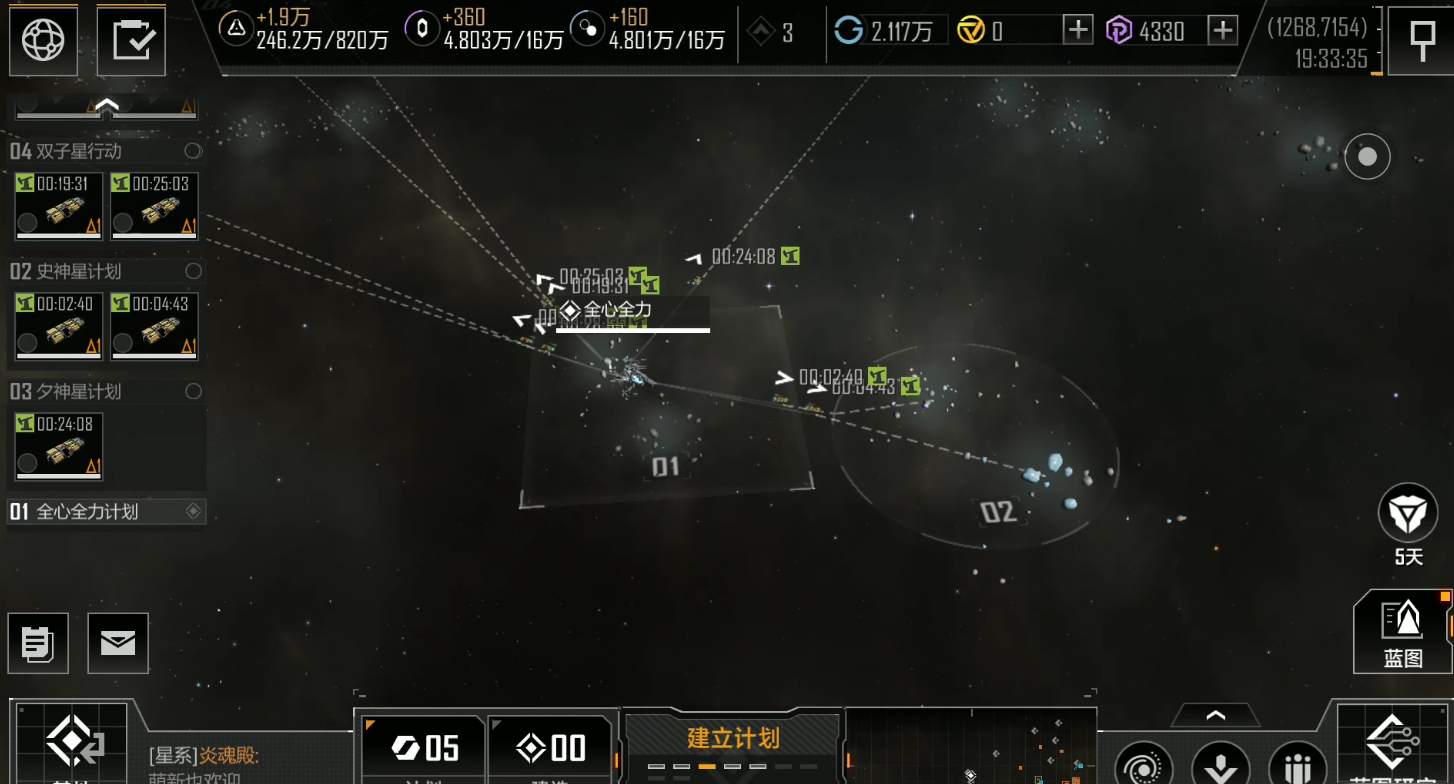Open the 蓝图 blueprint research panel
Viewport: 1454px width, 784px height.
click(1404, 632)
